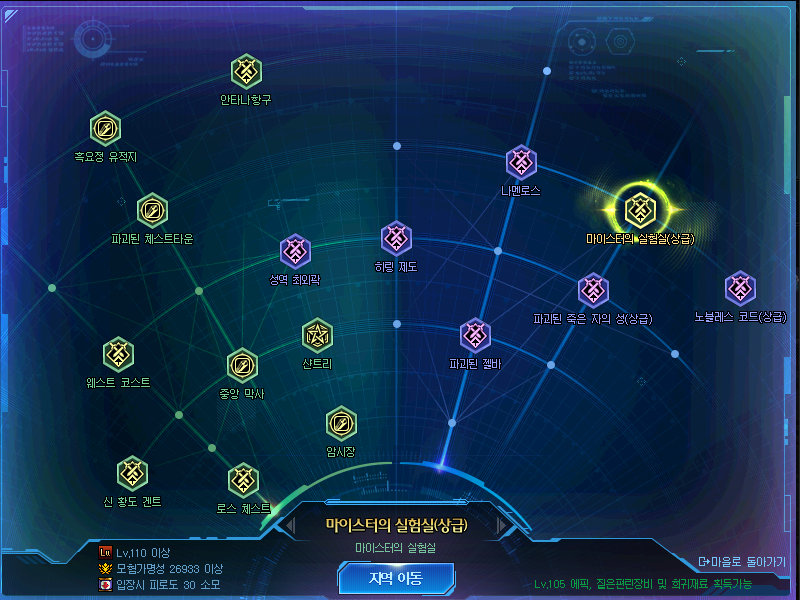Choose the 파괴된 젤바 marker

(x=475, y=335)
